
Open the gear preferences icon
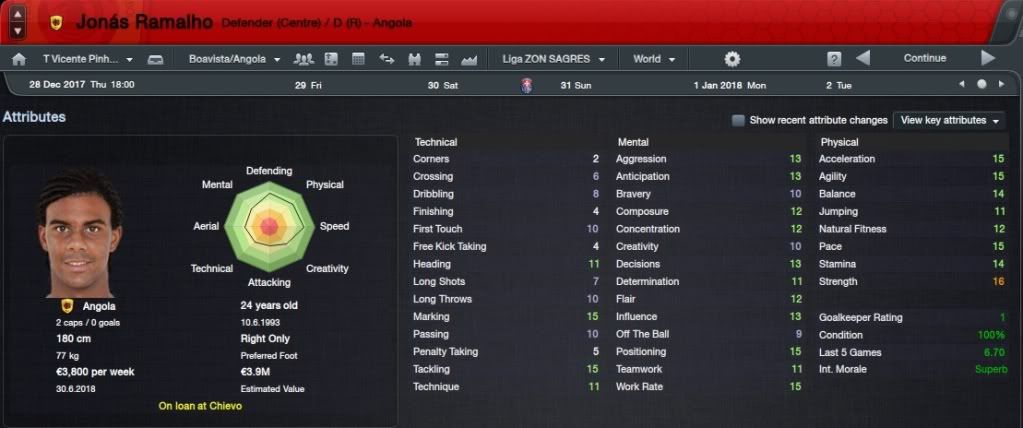coord(732,59)
